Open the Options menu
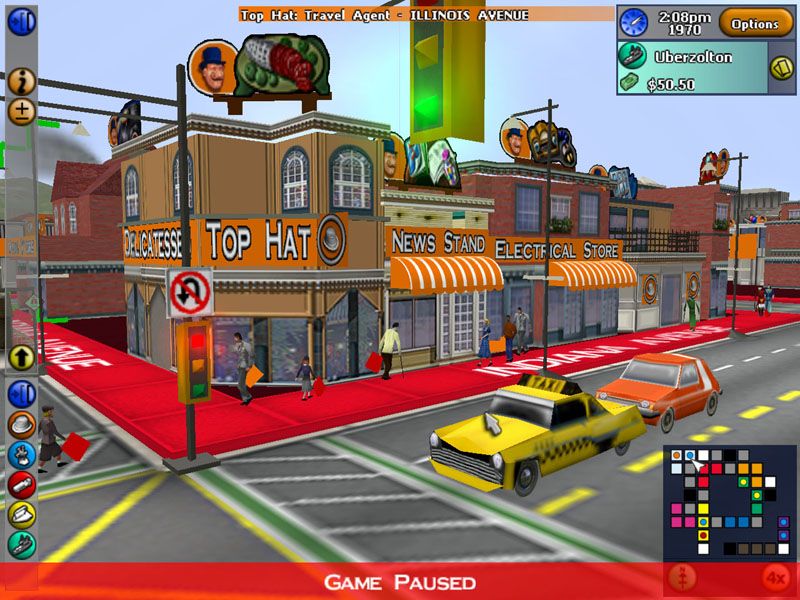 [x=755, y=23]
